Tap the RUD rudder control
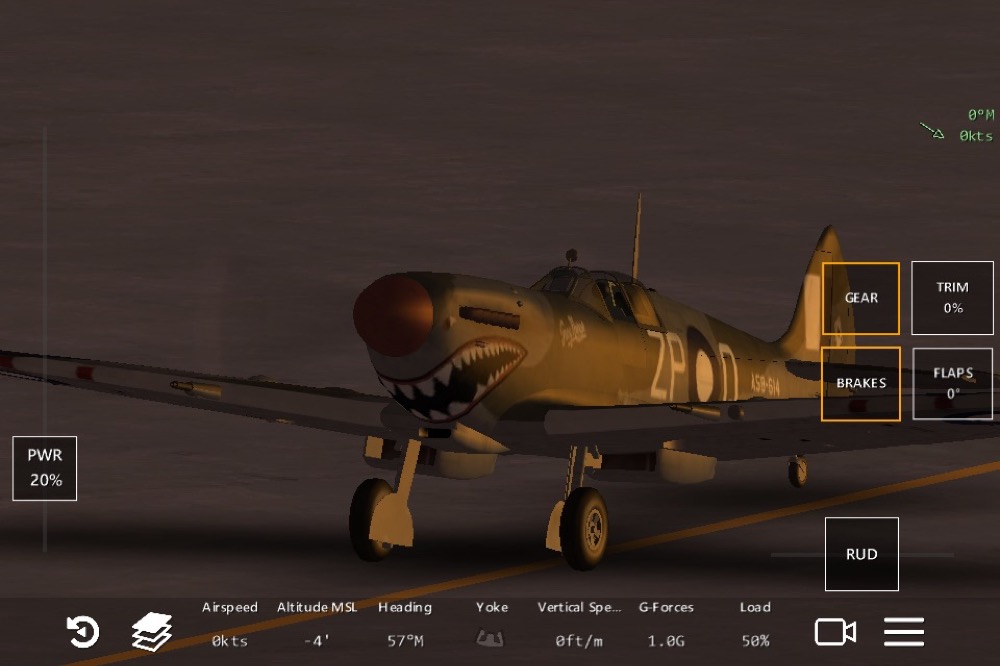This screenshot has width=1000, height=666. [861, 554]
